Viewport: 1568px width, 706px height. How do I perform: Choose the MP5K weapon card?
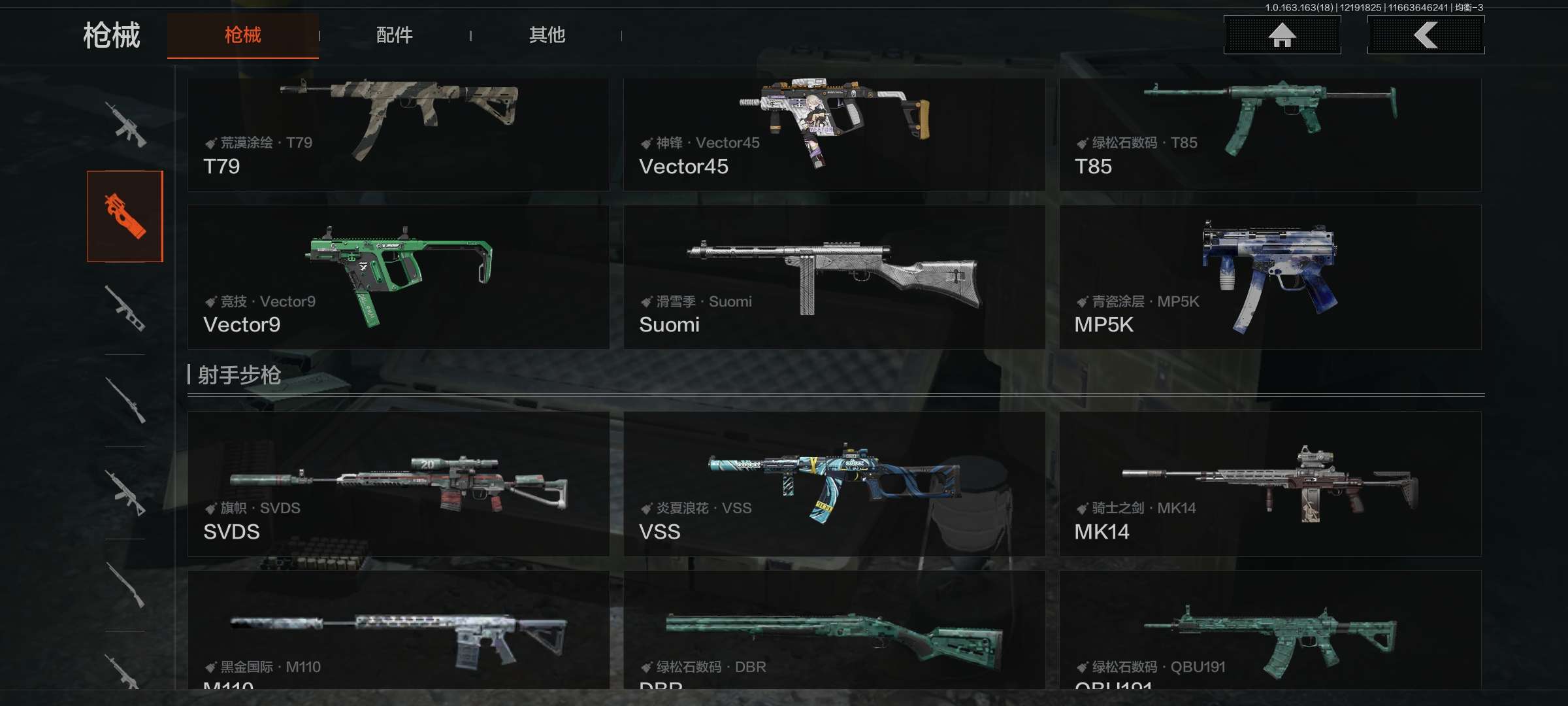coord(1269,277)
